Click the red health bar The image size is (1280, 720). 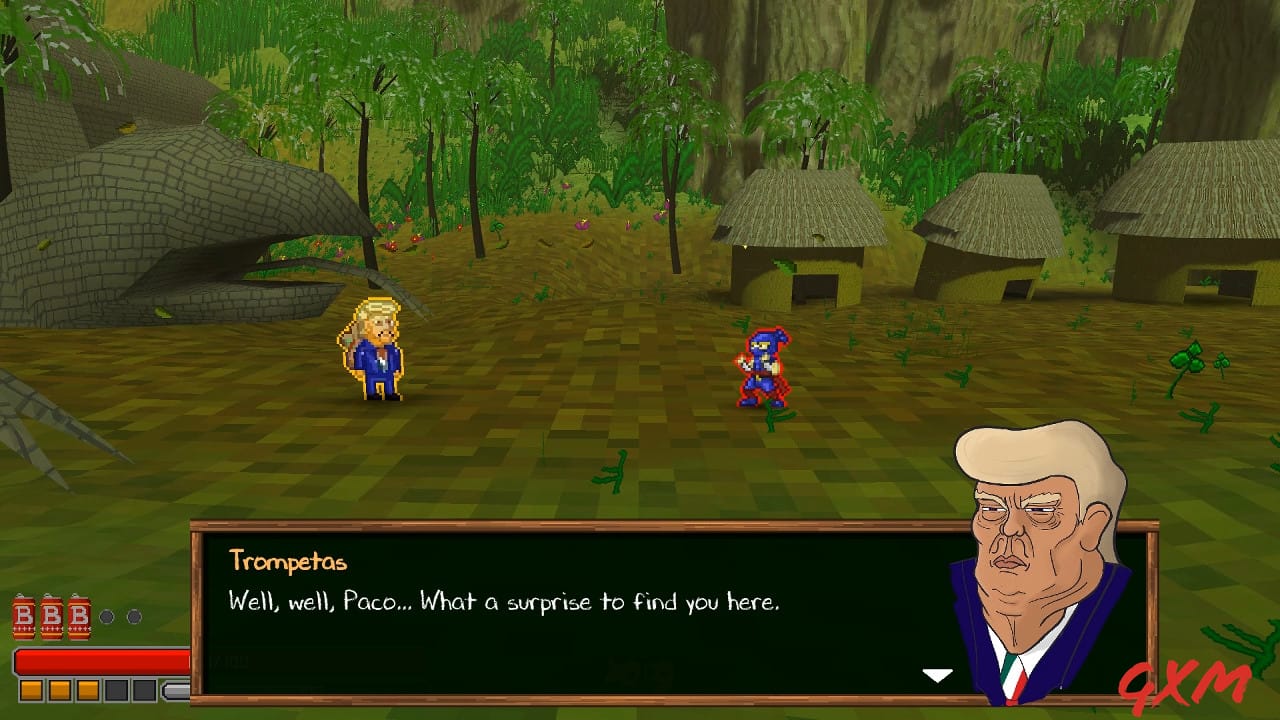click(x=100, y=660)
